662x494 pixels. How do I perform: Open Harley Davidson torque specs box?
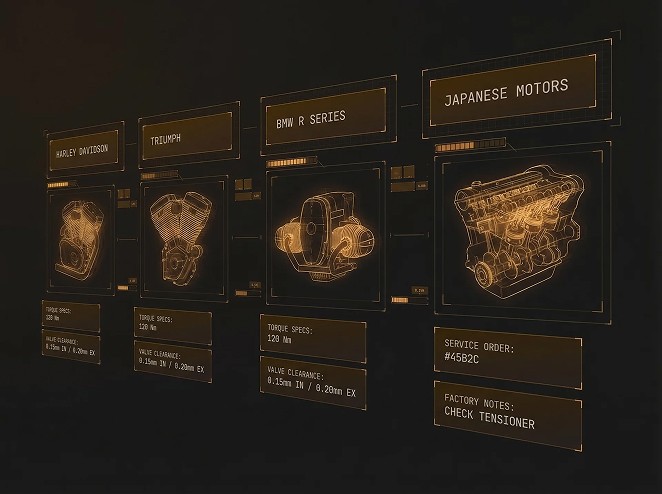point(71,316)
